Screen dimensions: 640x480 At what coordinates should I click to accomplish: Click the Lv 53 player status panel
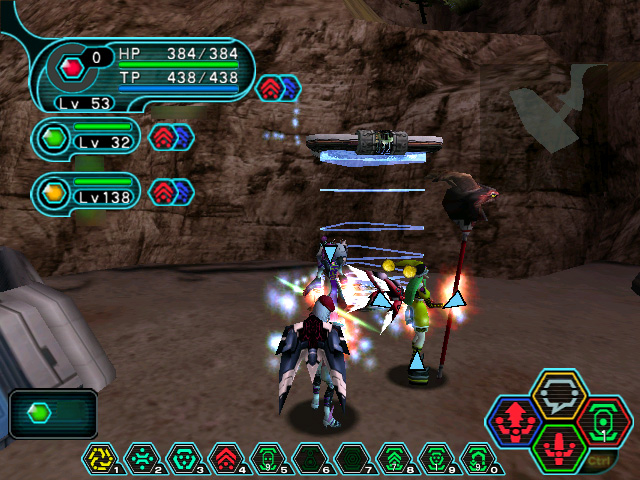[140, 72]
